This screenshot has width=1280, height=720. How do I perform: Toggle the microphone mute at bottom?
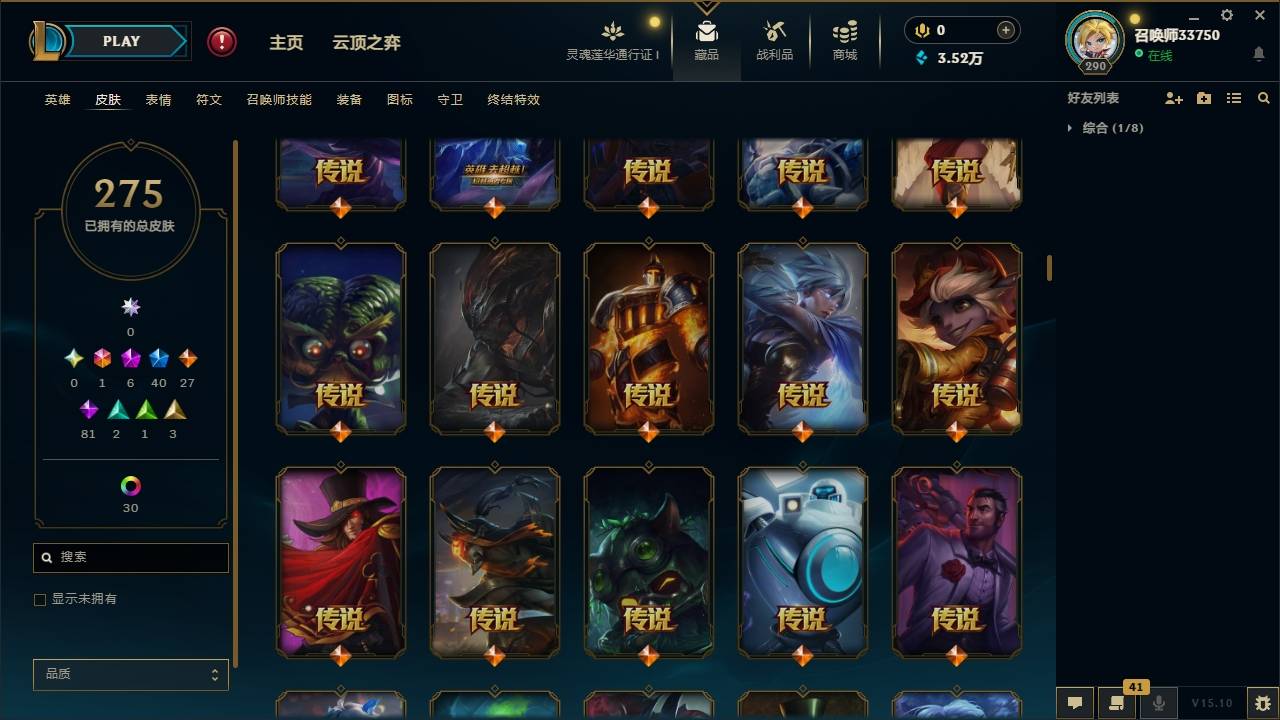pos(1158,702)
